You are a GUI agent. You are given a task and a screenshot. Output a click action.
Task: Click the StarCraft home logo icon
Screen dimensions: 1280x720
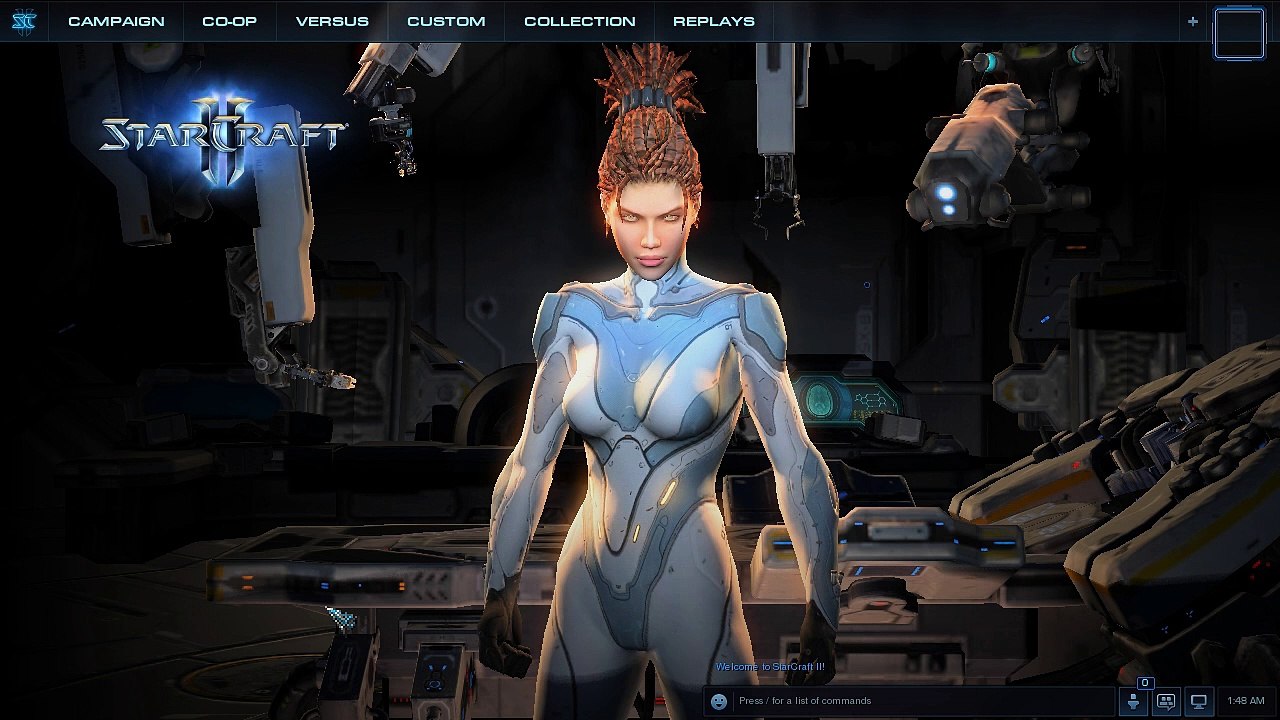(24, 21)
